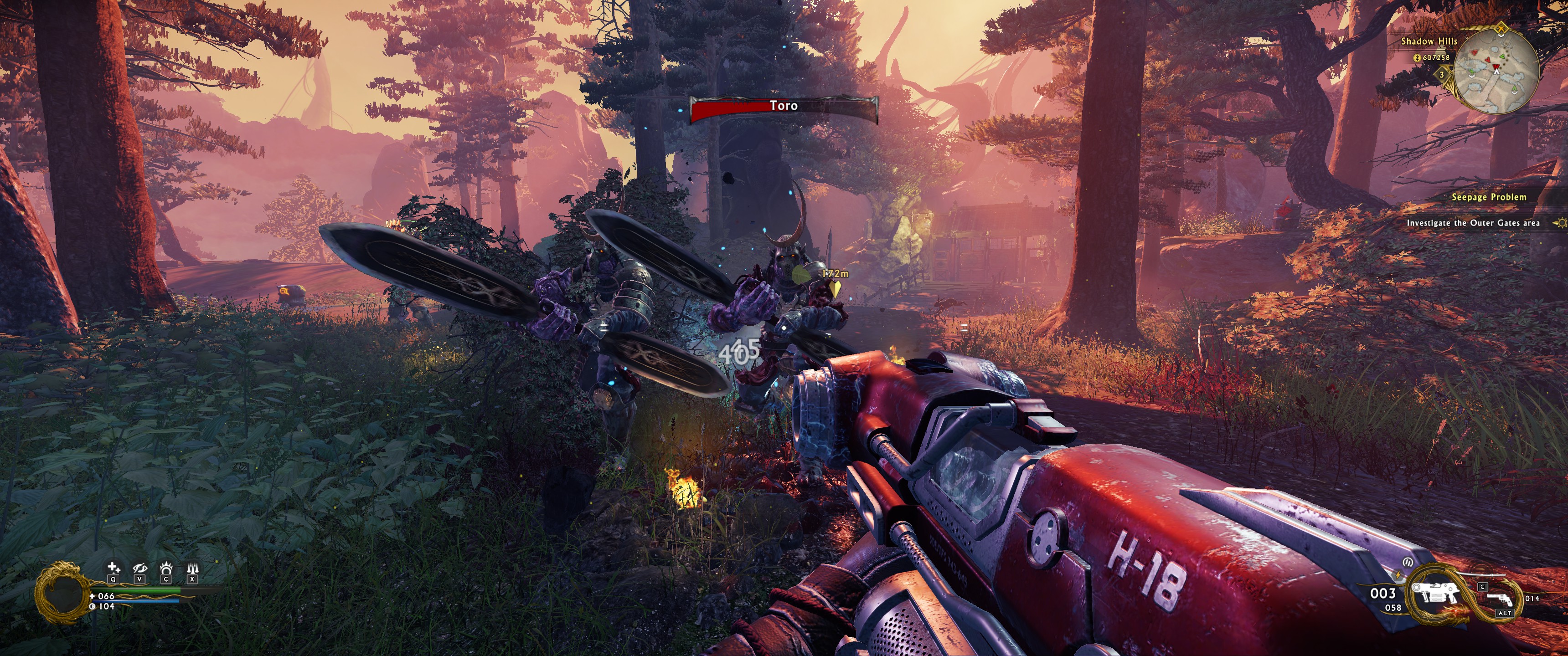Trigger the ground spikes ability
This screenshot has height=656, width=1568.
click(x=192, y=569)
